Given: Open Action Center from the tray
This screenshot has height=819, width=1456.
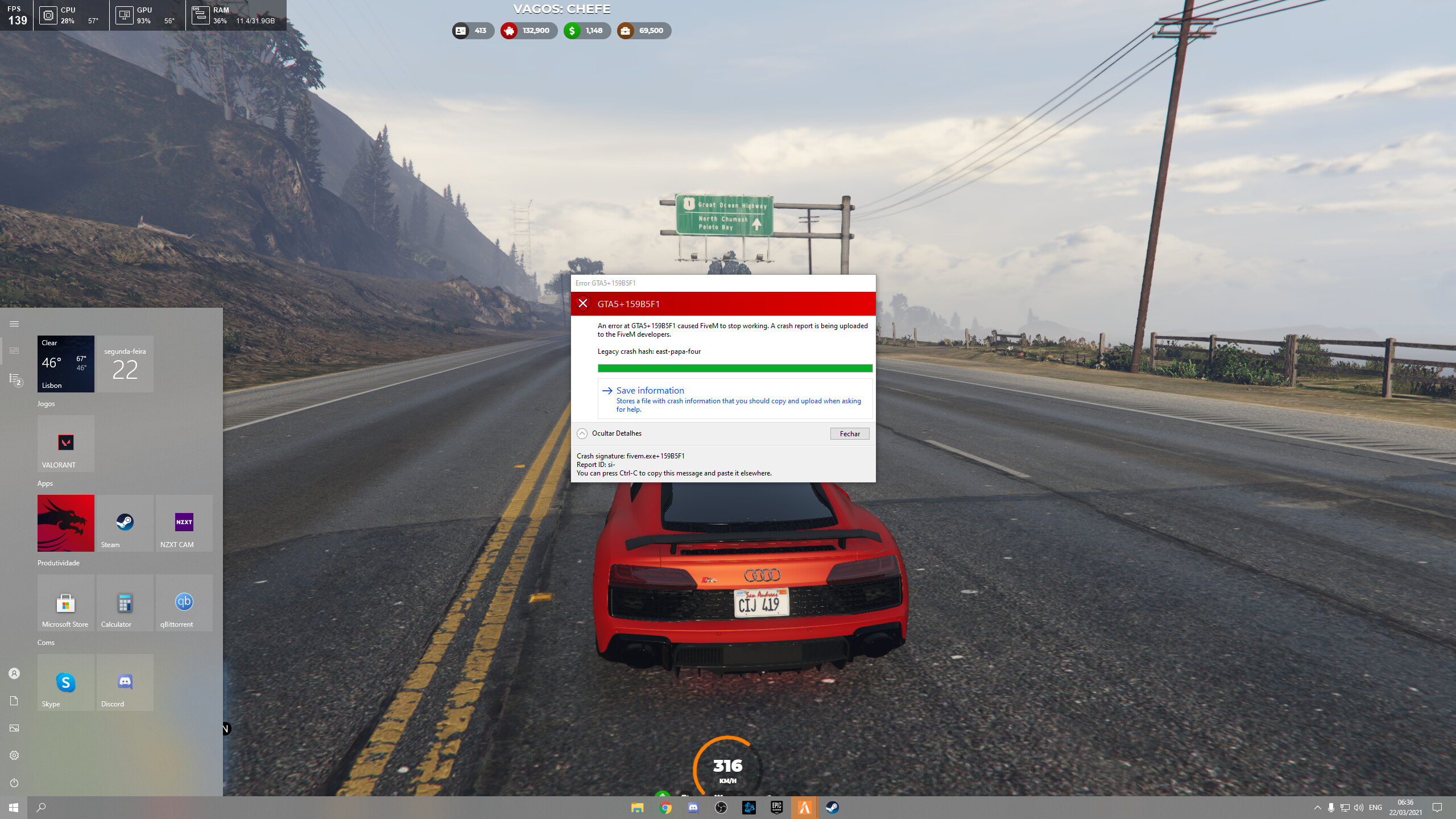Looking at the screenshot, I should (1437, 808).
